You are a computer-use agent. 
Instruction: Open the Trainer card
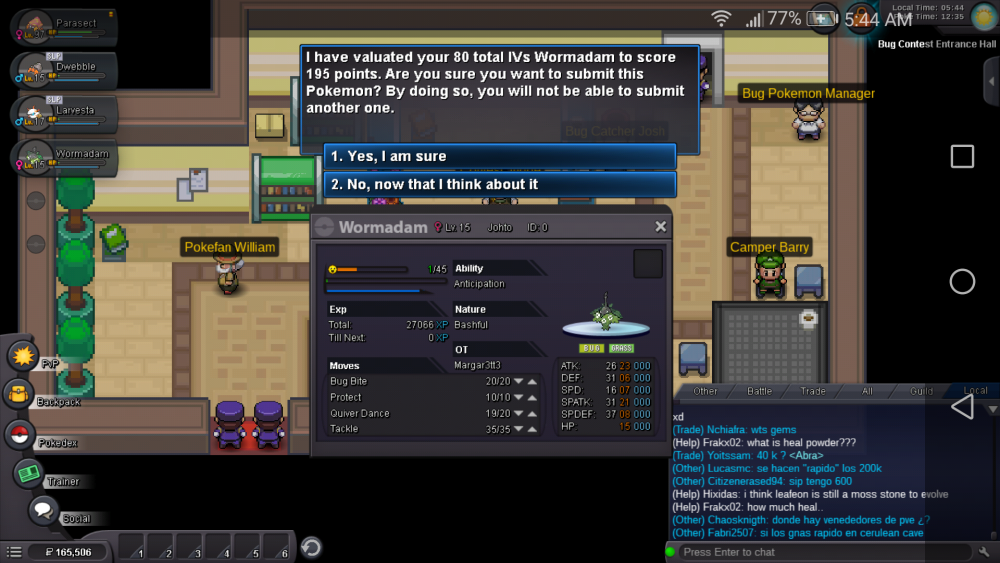(x=29, y=473)
